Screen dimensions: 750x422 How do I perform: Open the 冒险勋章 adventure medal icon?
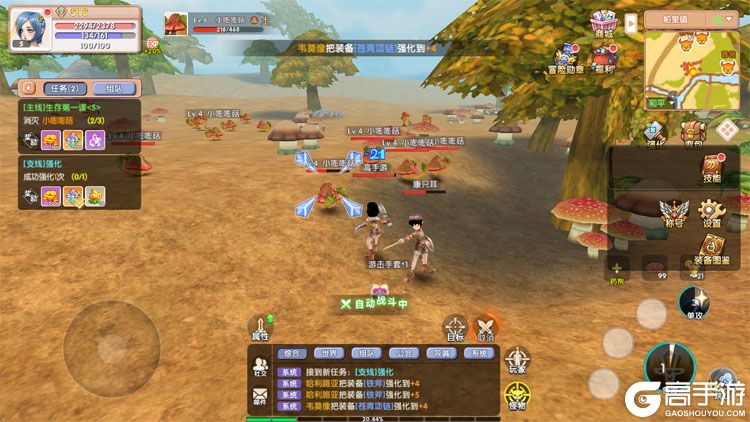tap(567, 58)
